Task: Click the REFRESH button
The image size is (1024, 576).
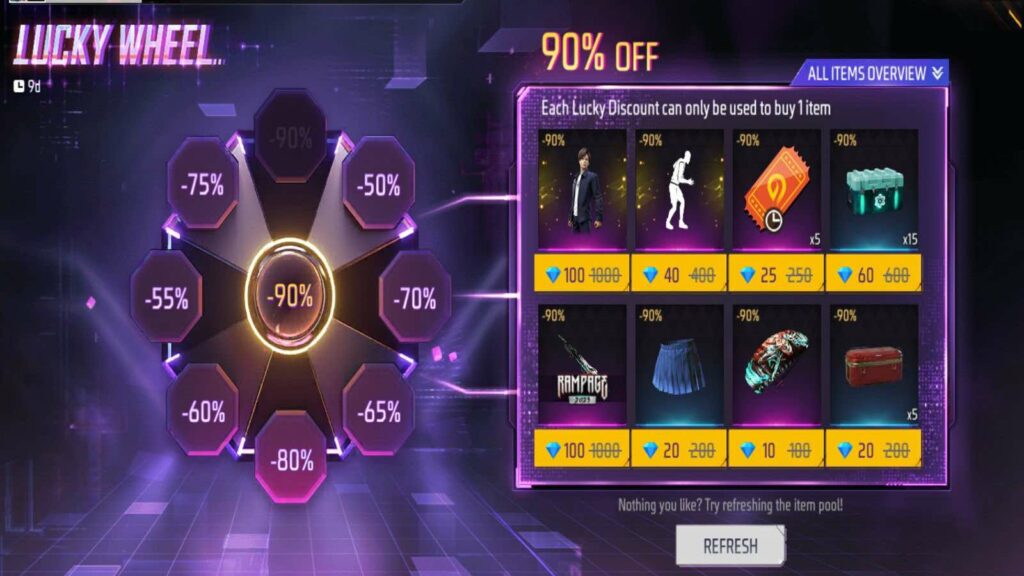Action: [730, 546]
